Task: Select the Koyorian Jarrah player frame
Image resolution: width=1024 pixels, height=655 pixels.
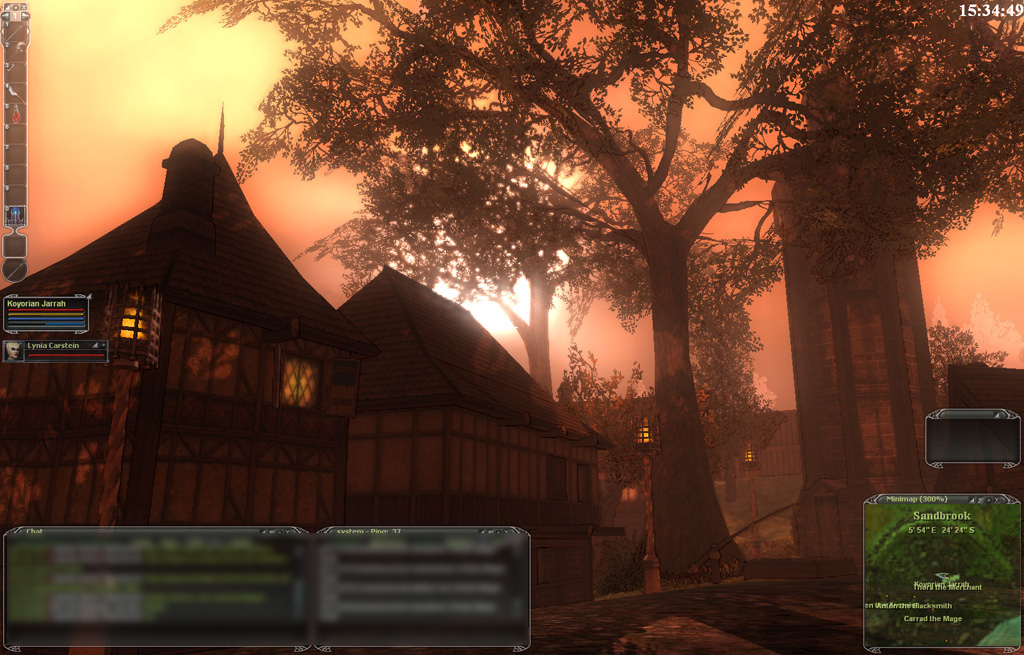Action: point(46,313)
